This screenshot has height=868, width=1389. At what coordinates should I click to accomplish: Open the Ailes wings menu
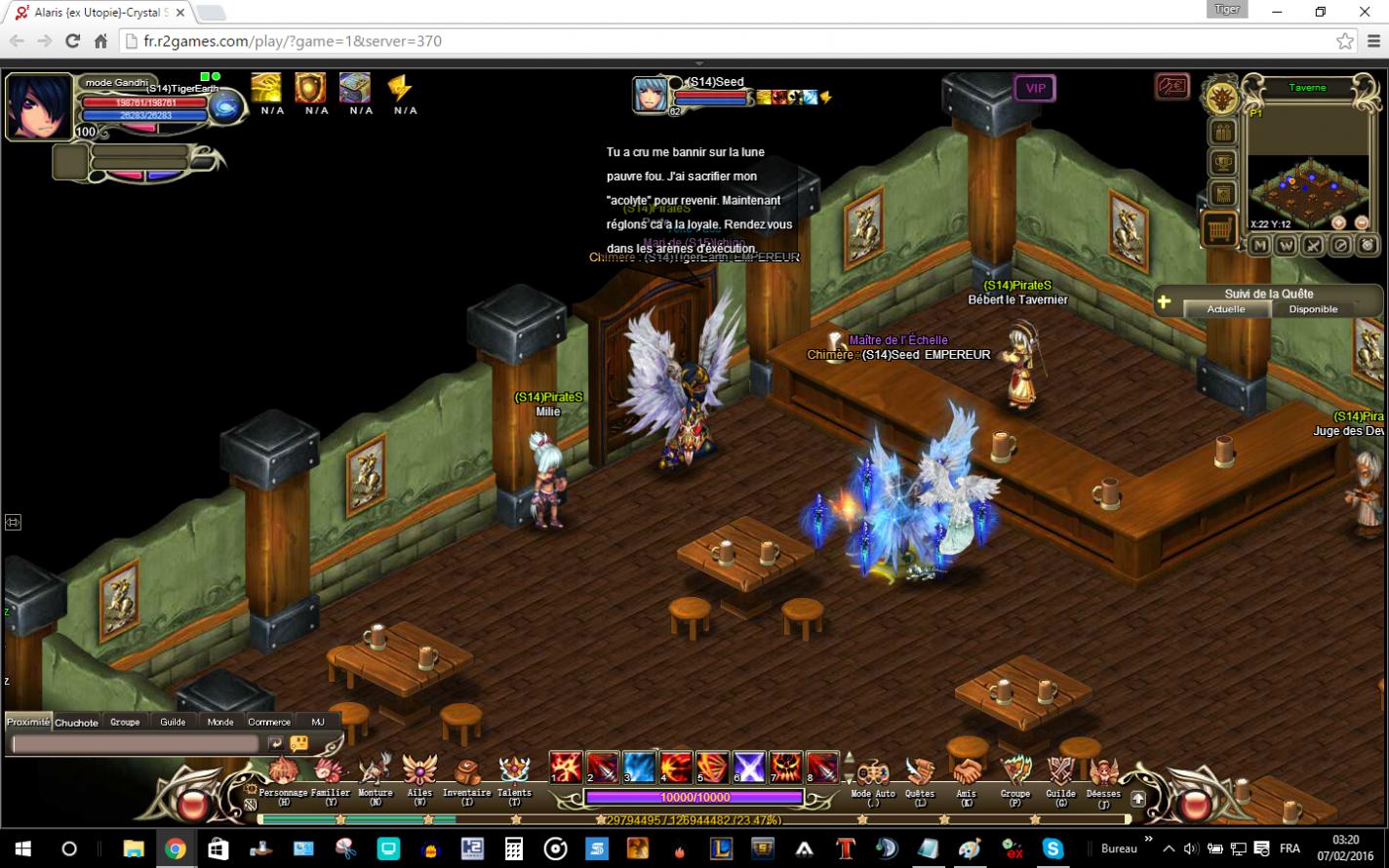[x=419, y=773]
